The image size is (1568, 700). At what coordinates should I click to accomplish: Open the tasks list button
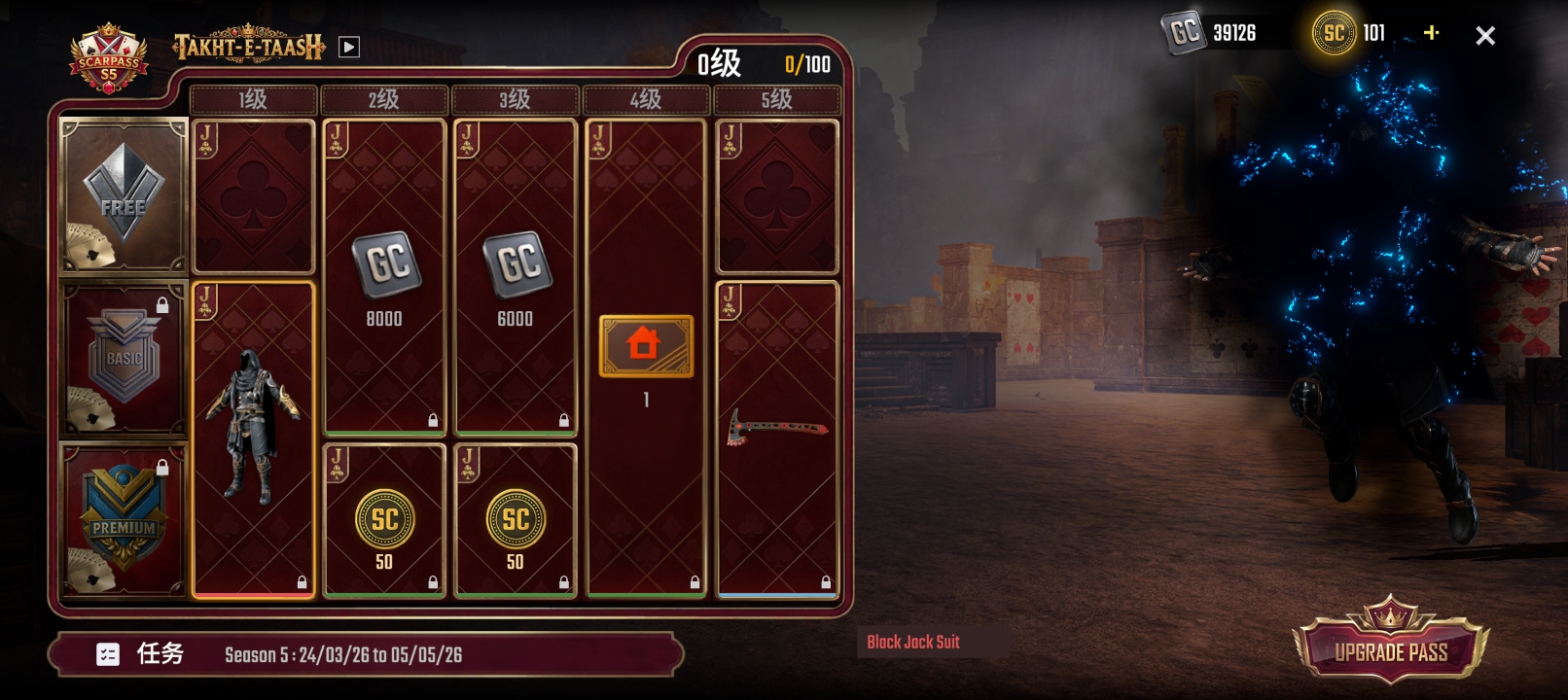[140, 654]
